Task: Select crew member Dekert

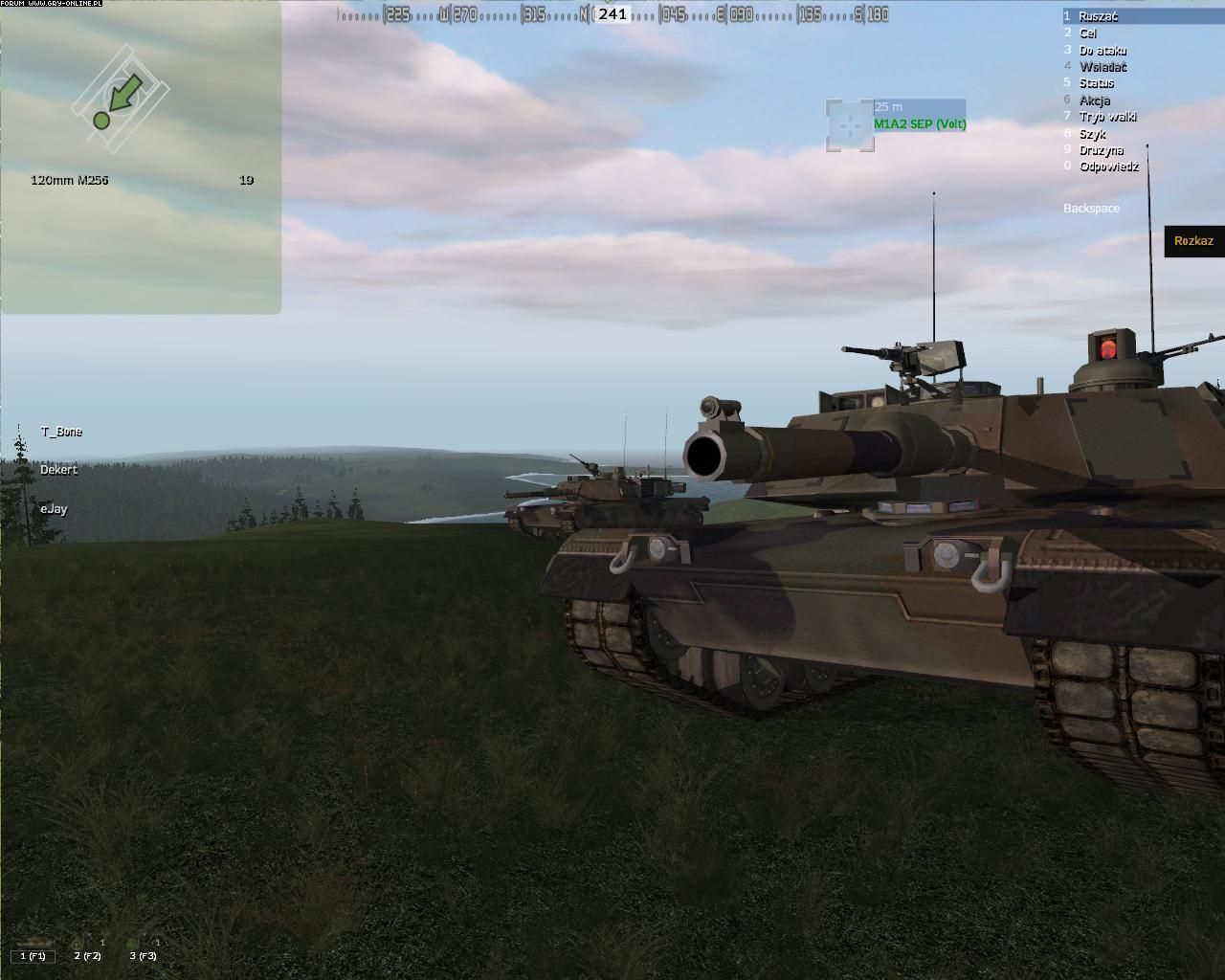Action: coord(58,470)
